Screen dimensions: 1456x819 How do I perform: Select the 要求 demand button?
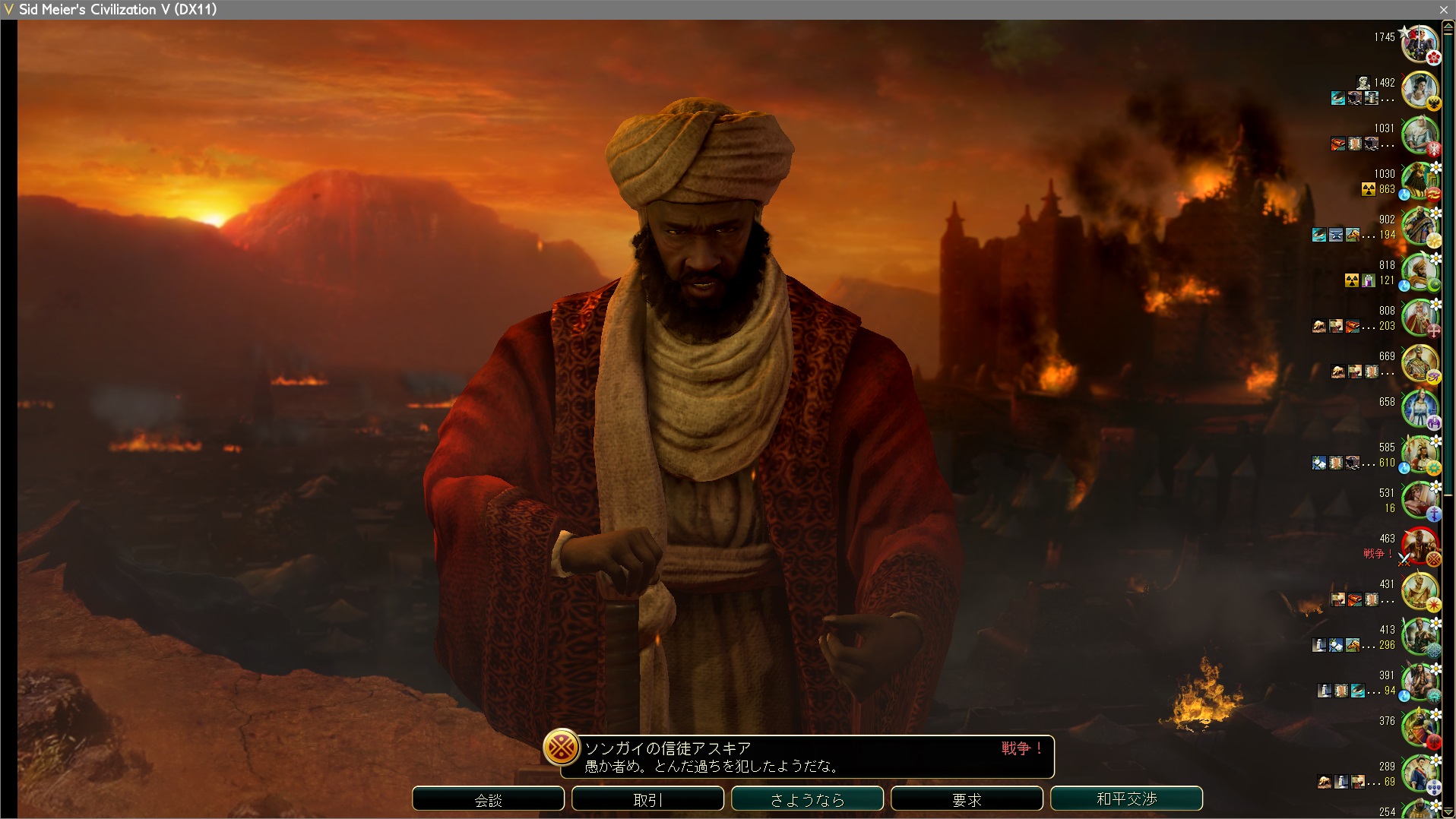click(967, 799)
